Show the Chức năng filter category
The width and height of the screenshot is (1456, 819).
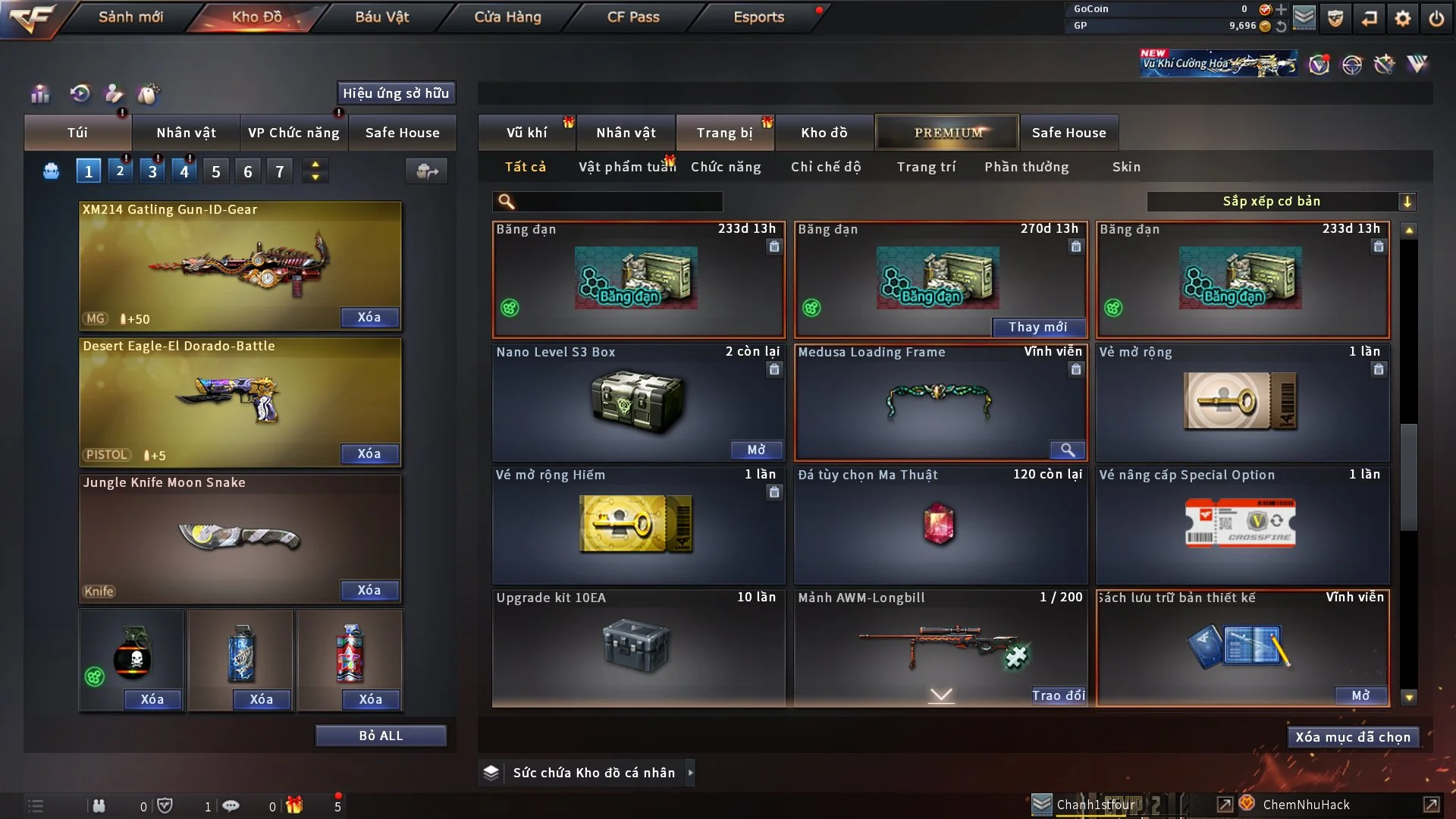tap(726, 167)
